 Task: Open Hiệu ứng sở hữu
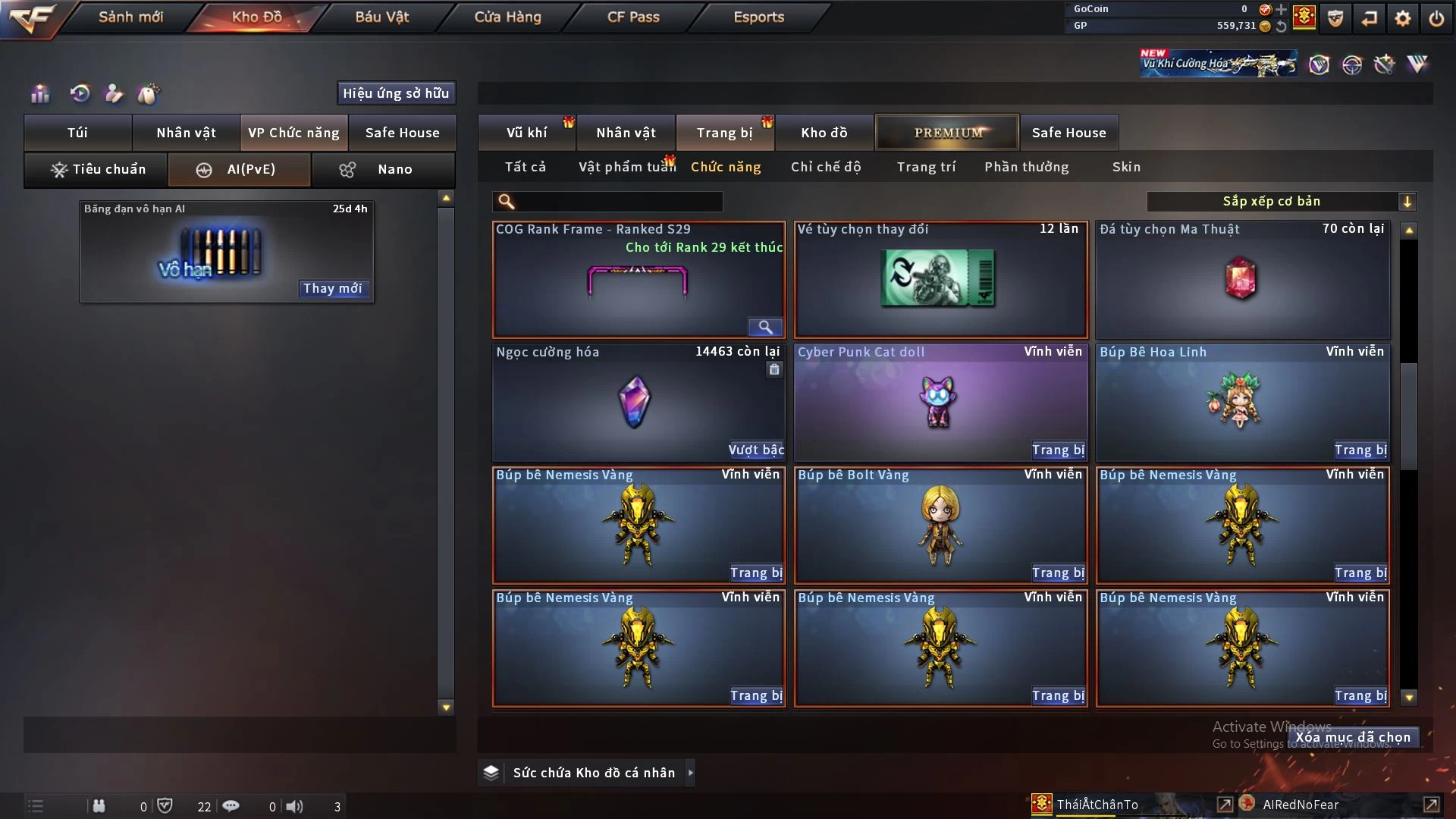click(396, 93)
